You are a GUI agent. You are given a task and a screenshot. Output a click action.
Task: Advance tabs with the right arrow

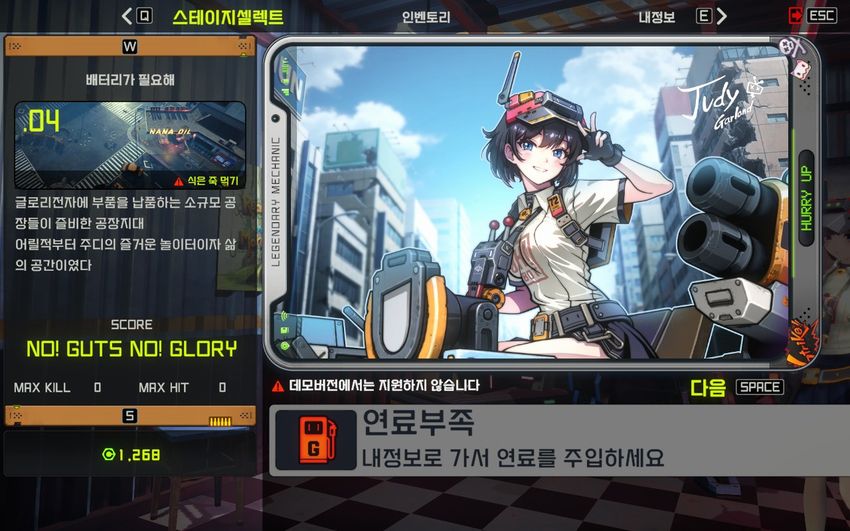(722, 16)
